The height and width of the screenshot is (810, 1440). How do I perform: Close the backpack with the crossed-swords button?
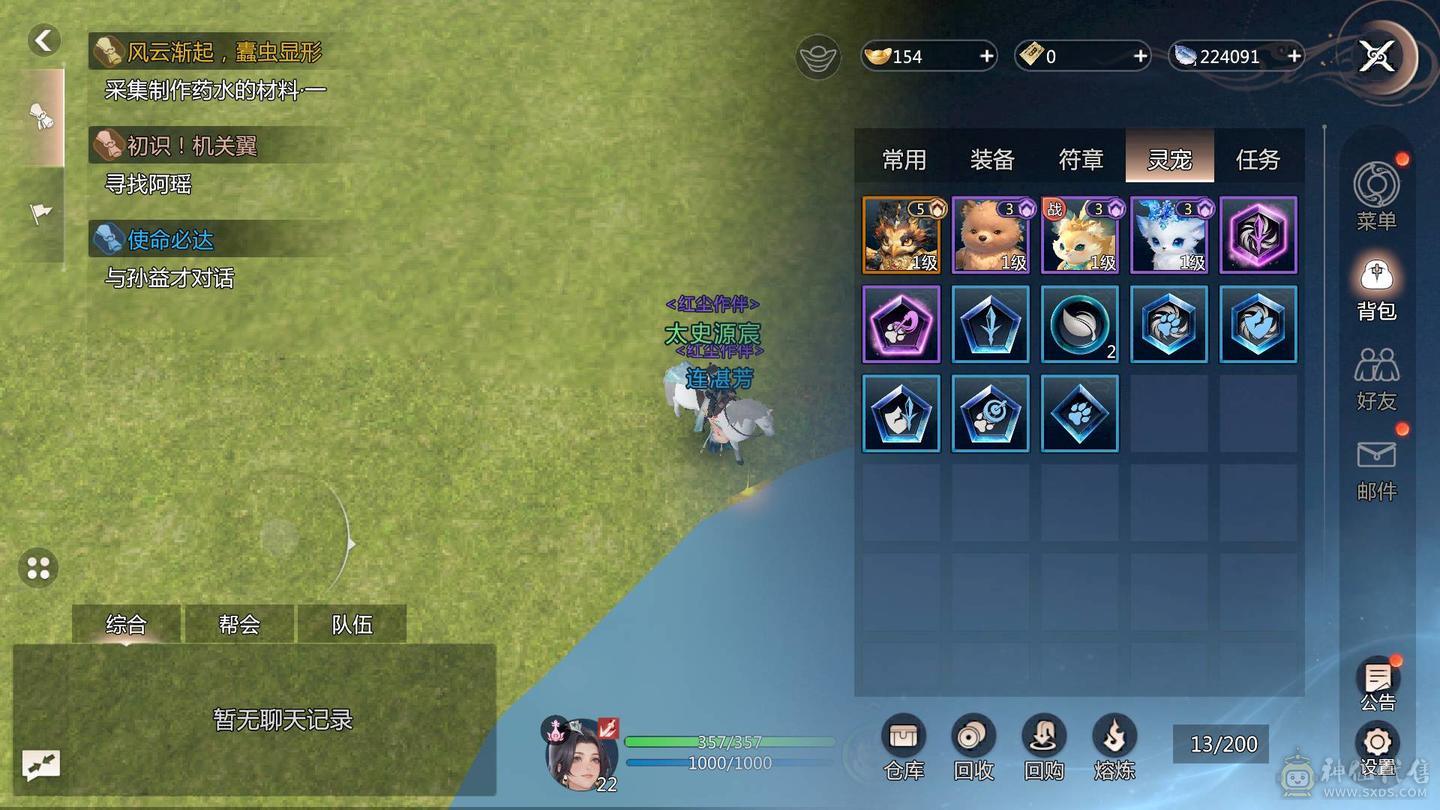[1377, 57]
